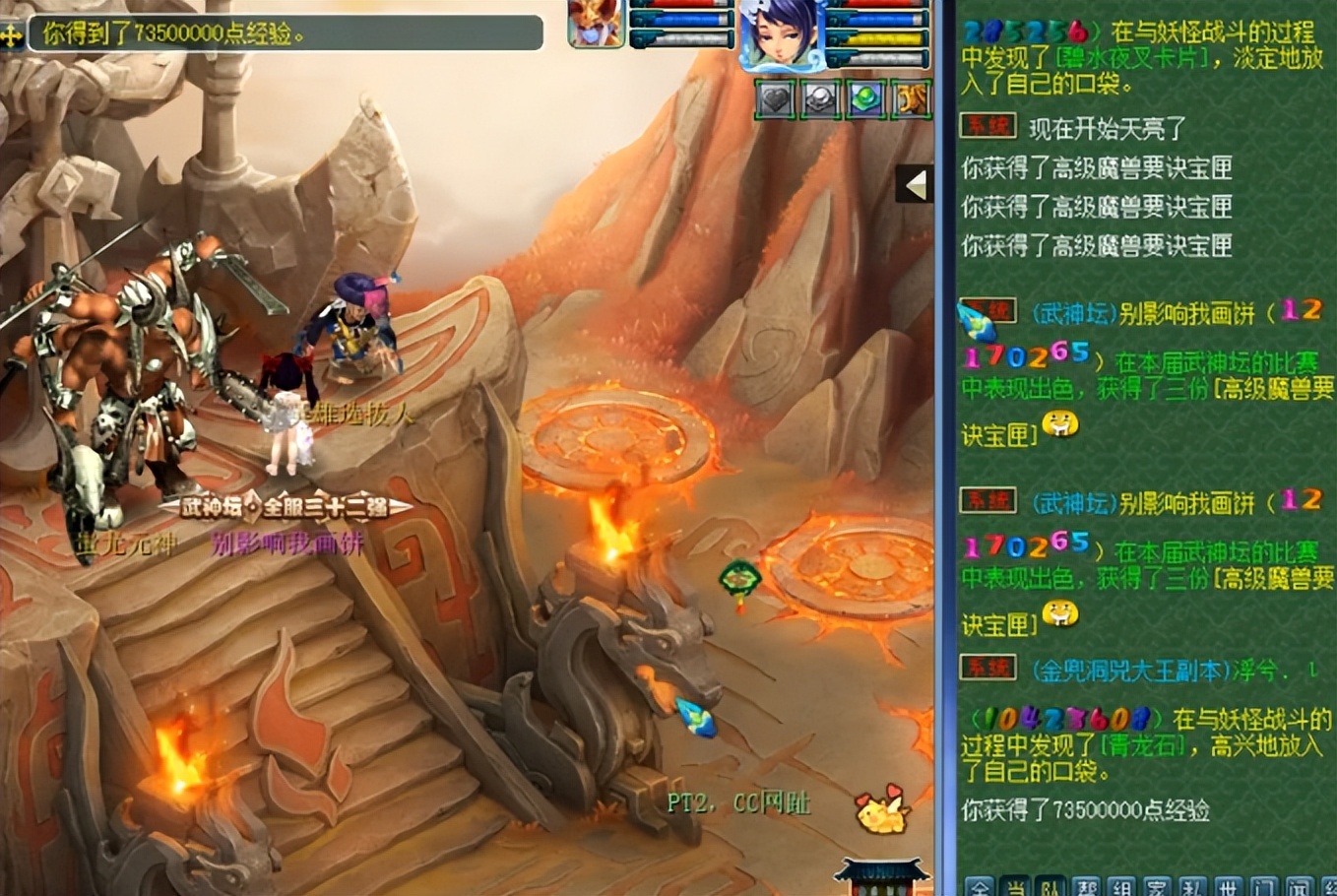
Task: Select the green gem buff icon
Action: coord(865,99)
